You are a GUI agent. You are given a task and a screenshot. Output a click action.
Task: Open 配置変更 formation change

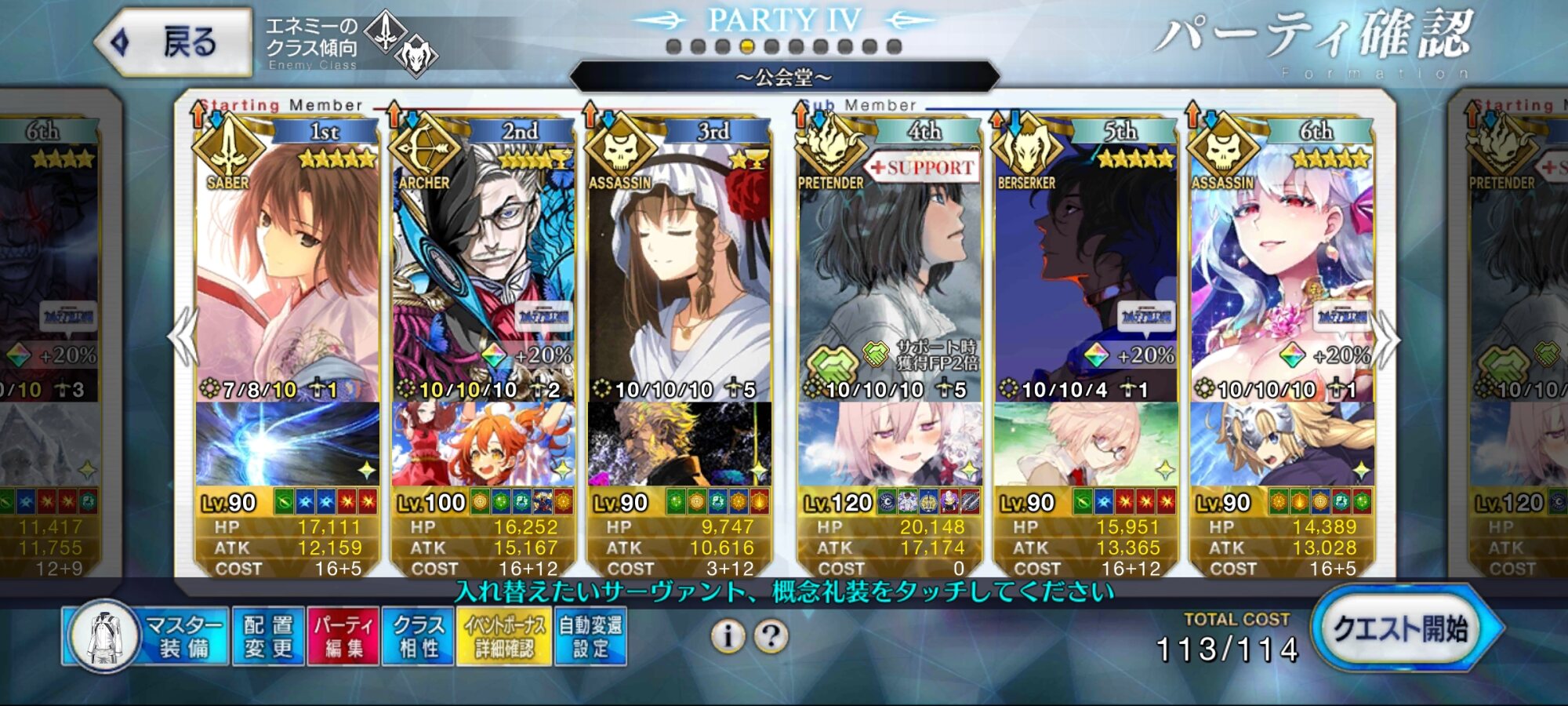click(268, 636)
